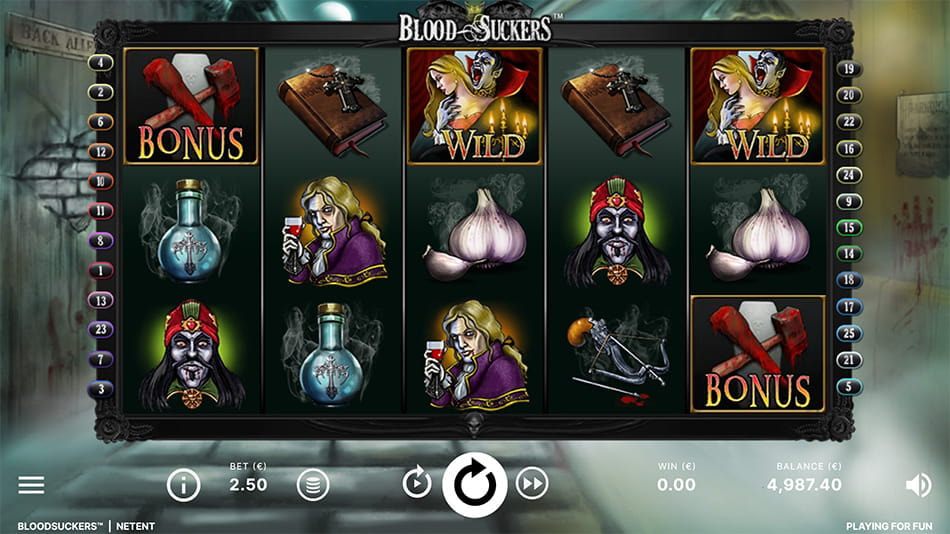Click the payline 10 marker
Image resolution: width=950 pixels, height=534 pixels.
pos(102,182)
